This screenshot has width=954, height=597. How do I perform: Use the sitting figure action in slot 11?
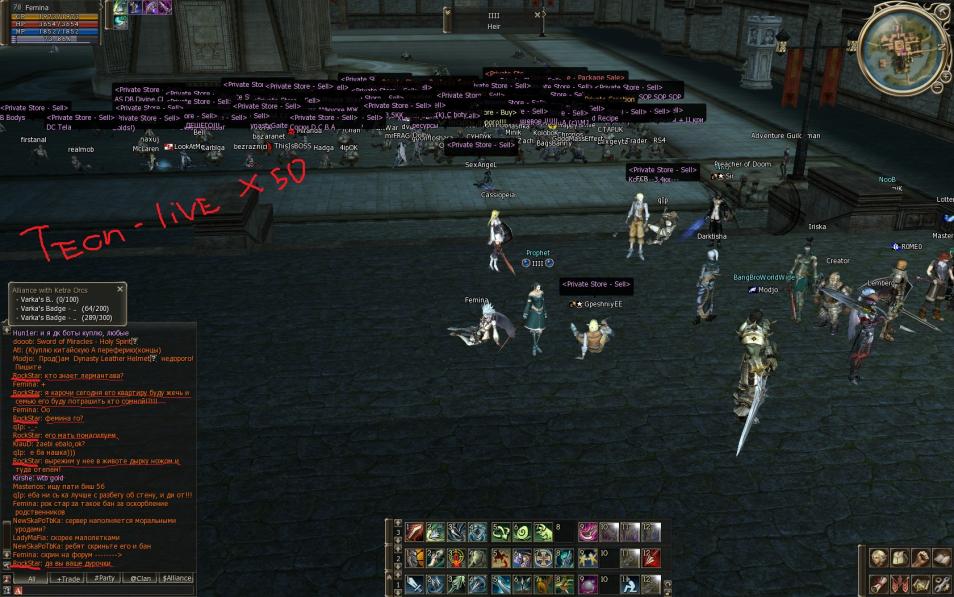(x=629, y=583)
